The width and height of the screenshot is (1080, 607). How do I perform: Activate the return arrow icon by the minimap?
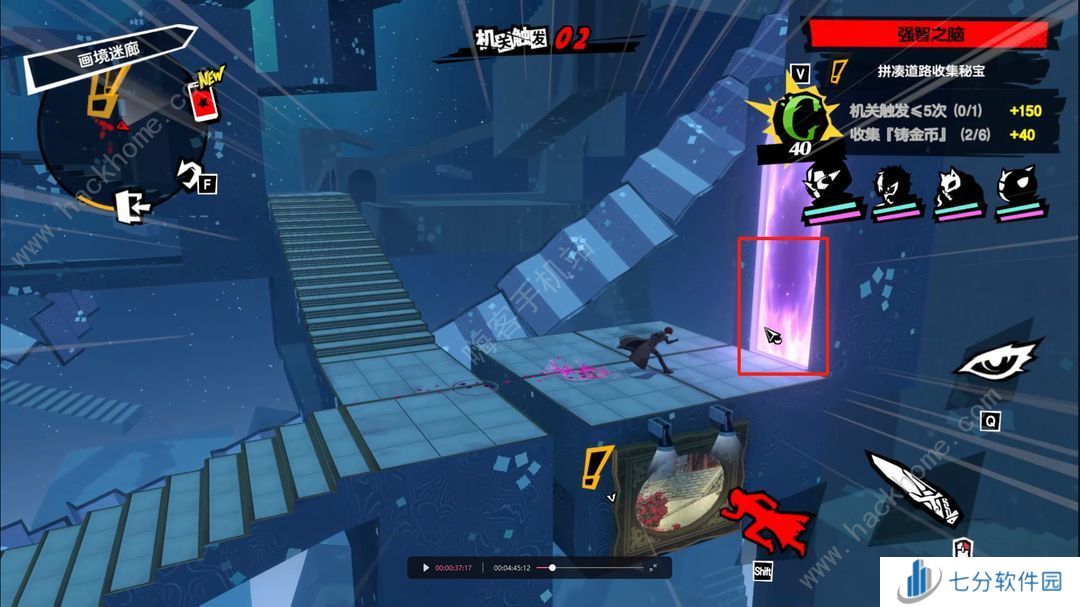[189, 173]
